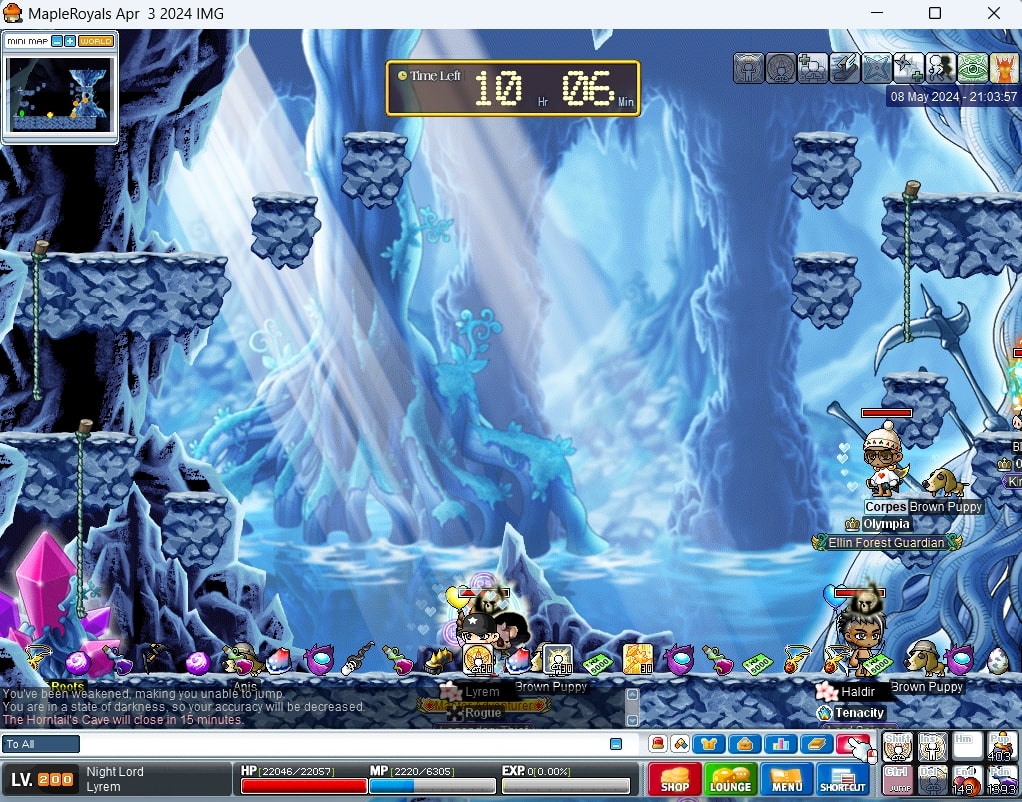Open the Shortcut button
The width and height of the screenshot is (1022, 802).
(843, 779)
